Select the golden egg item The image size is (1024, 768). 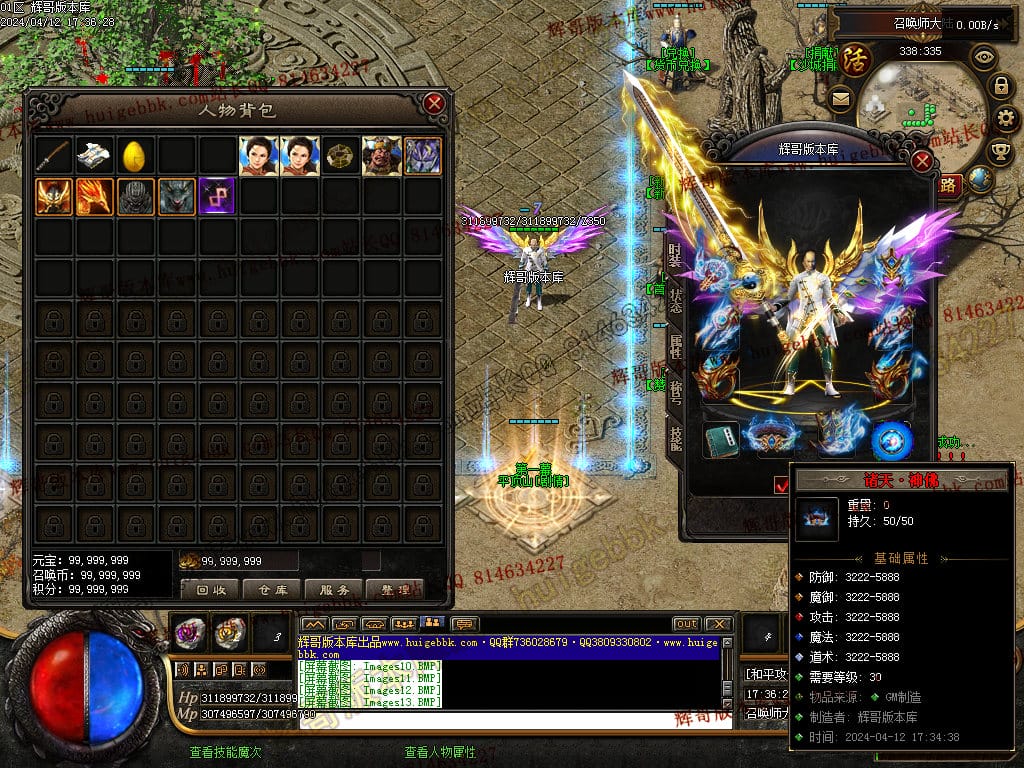pyautogui.click(x=135, y=156)
